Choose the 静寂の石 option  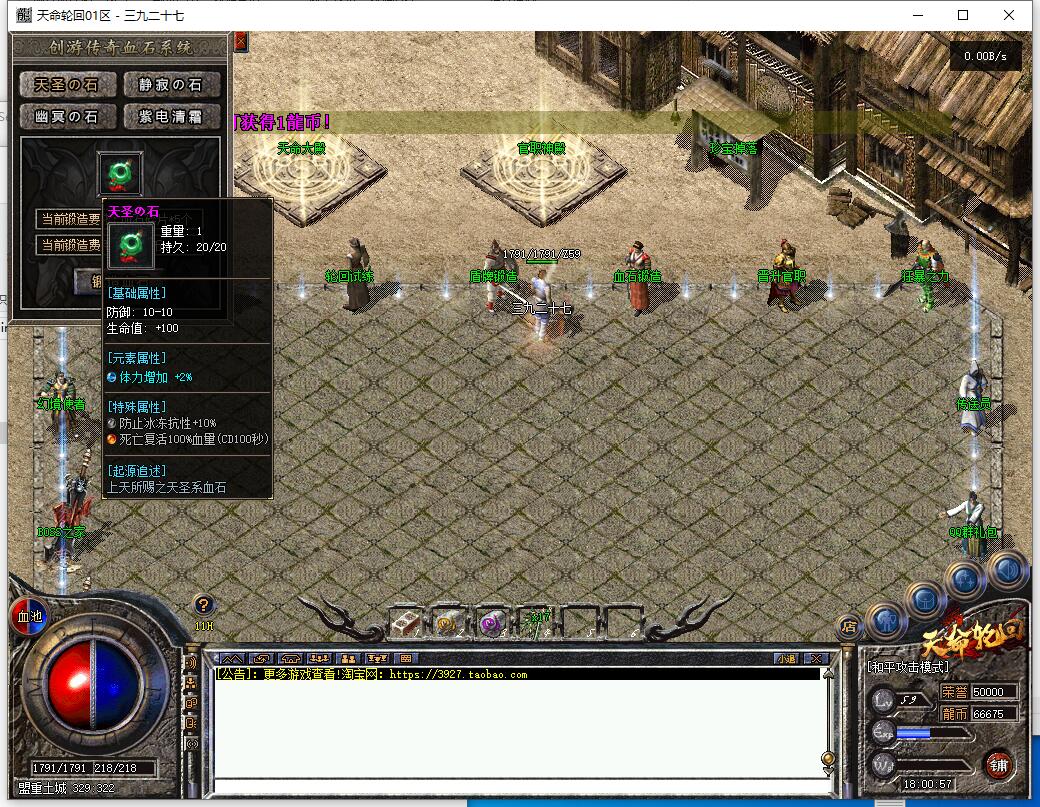coord(170,85)
